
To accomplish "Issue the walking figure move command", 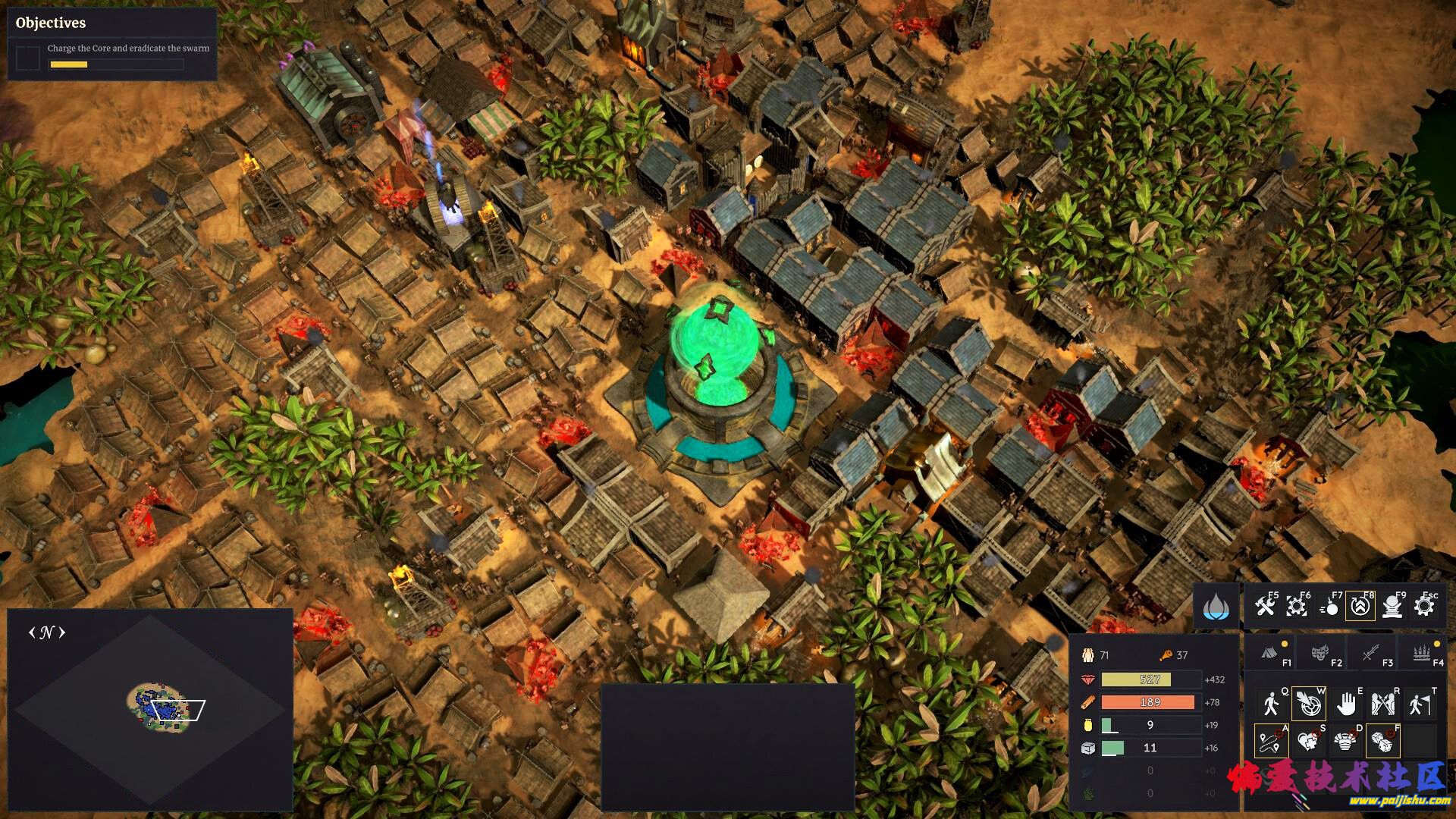I will coord(1272,704).
